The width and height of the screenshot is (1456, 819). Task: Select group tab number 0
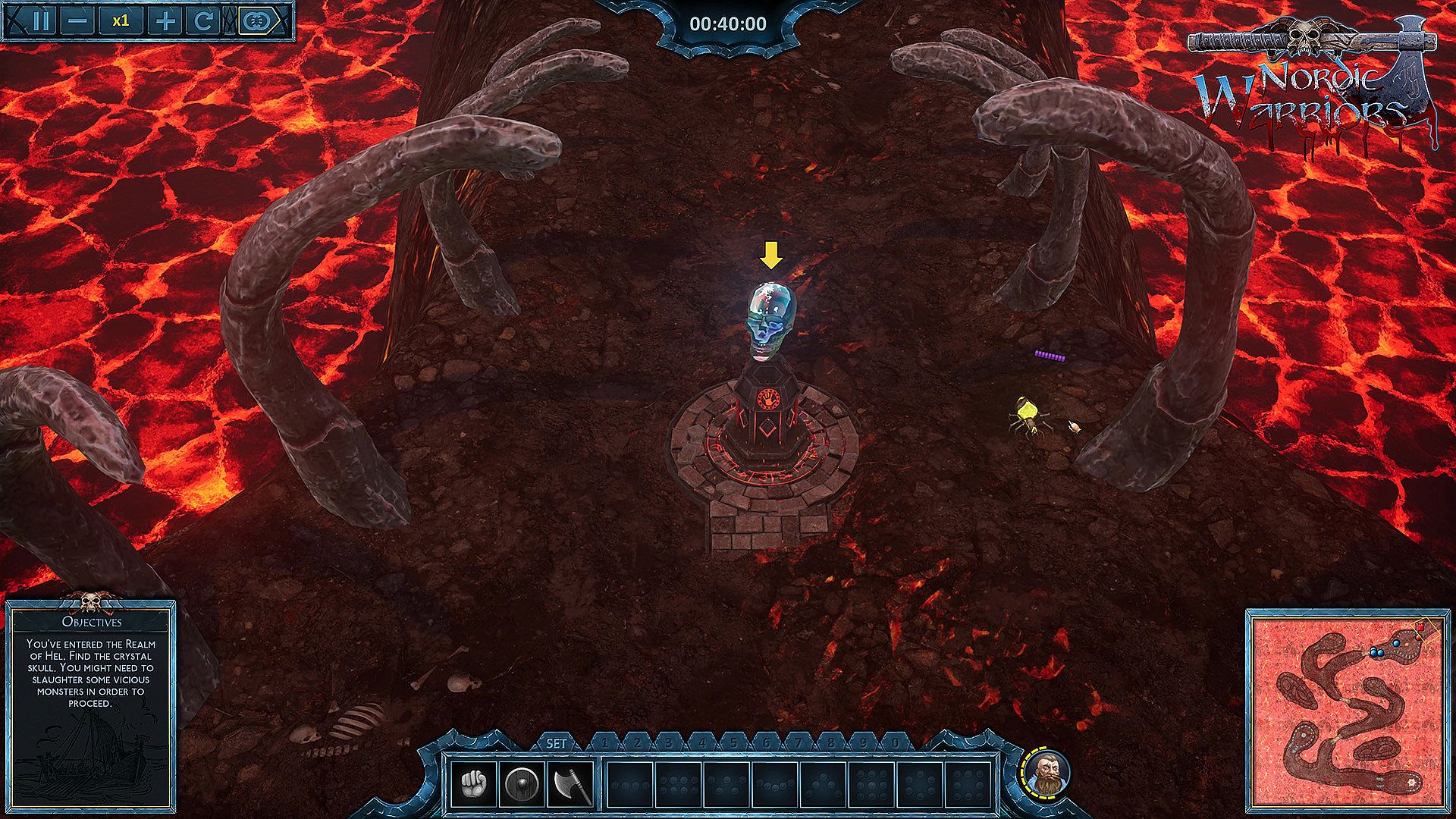click(895, 743)
